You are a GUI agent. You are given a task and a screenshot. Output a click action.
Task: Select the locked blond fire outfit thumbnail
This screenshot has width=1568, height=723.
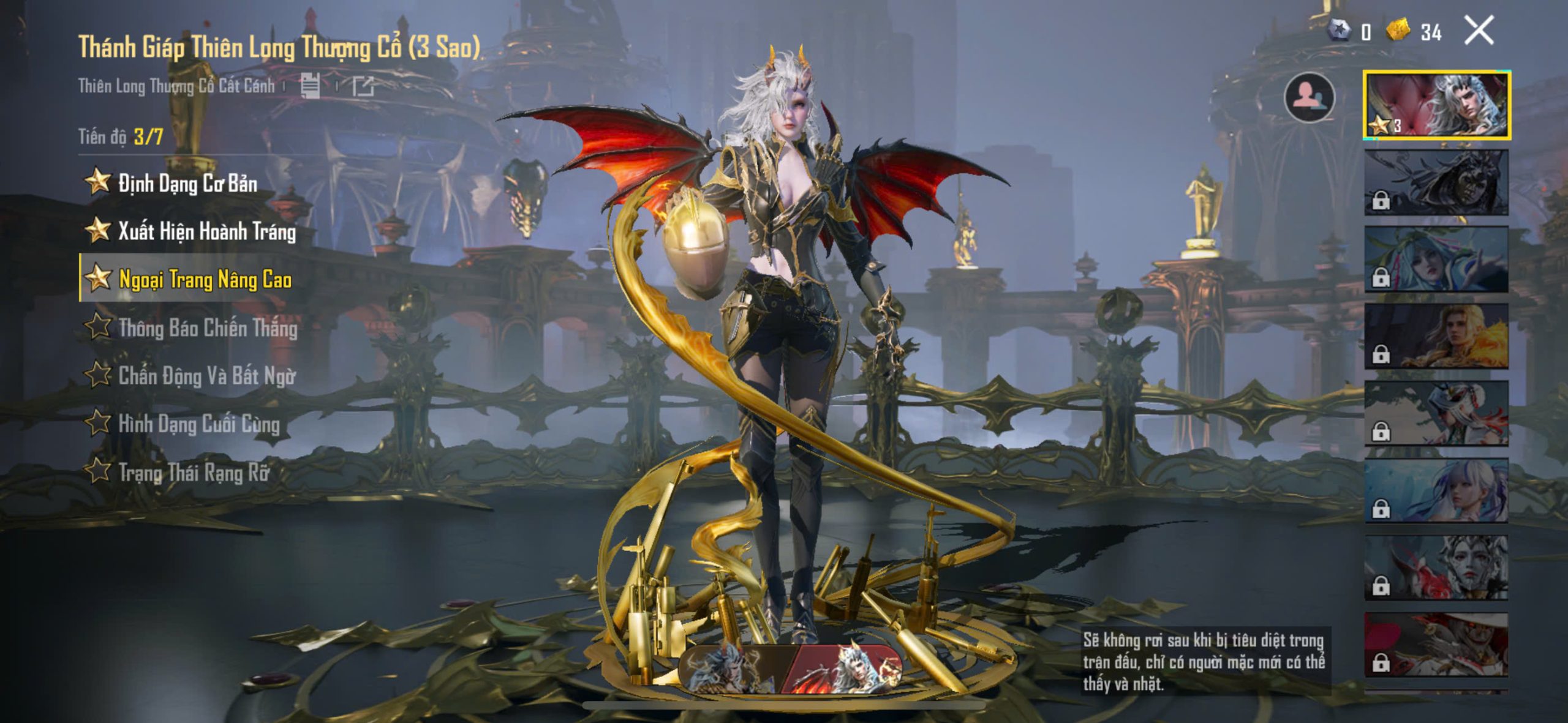click(x=1436, y=337)
